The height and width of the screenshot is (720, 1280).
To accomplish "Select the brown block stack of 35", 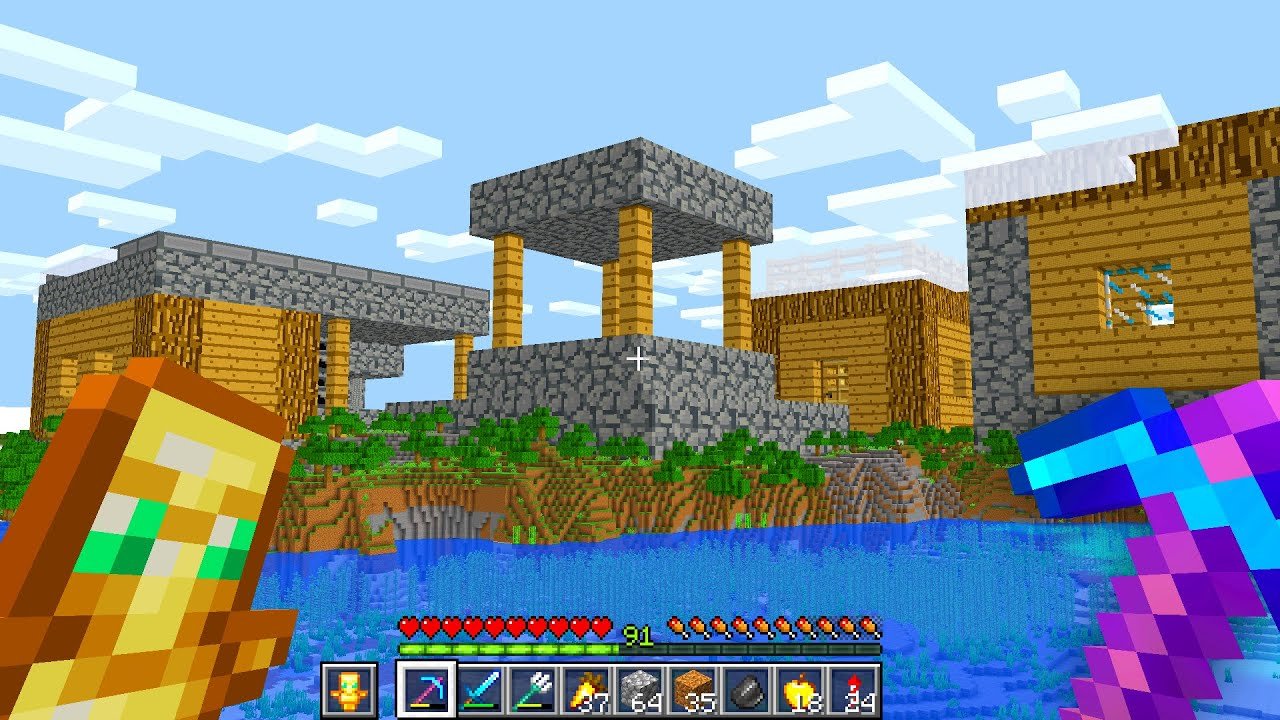I will click(695, 689).
